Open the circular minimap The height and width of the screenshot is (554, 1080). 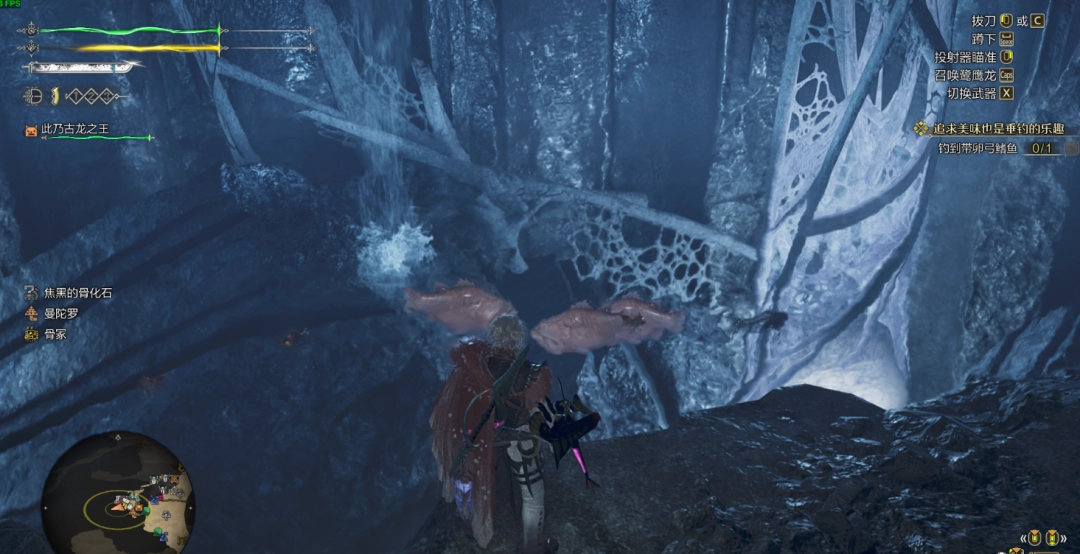(117, 493)
